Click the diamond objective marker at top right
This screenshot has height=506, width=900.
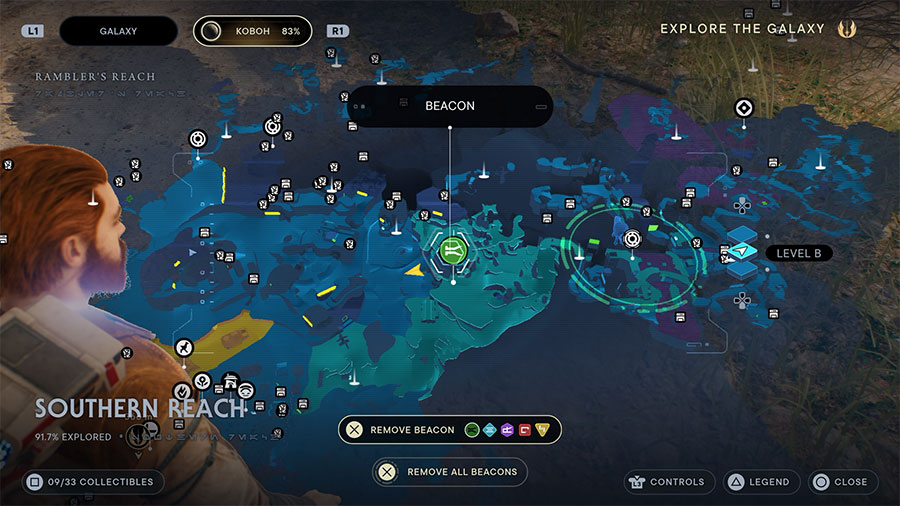(744, 108)
